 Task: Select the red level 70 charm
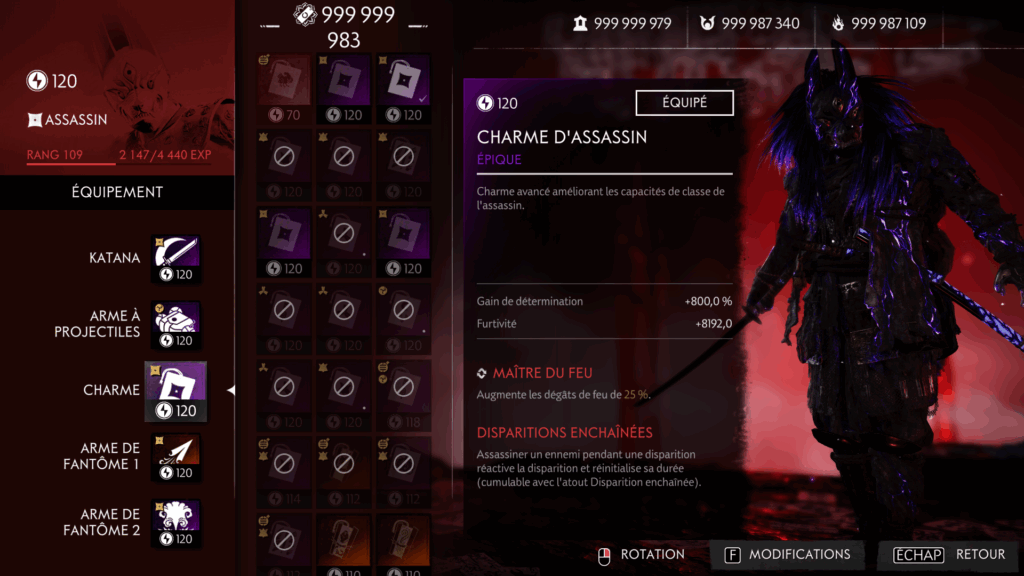tap(284, 87)
